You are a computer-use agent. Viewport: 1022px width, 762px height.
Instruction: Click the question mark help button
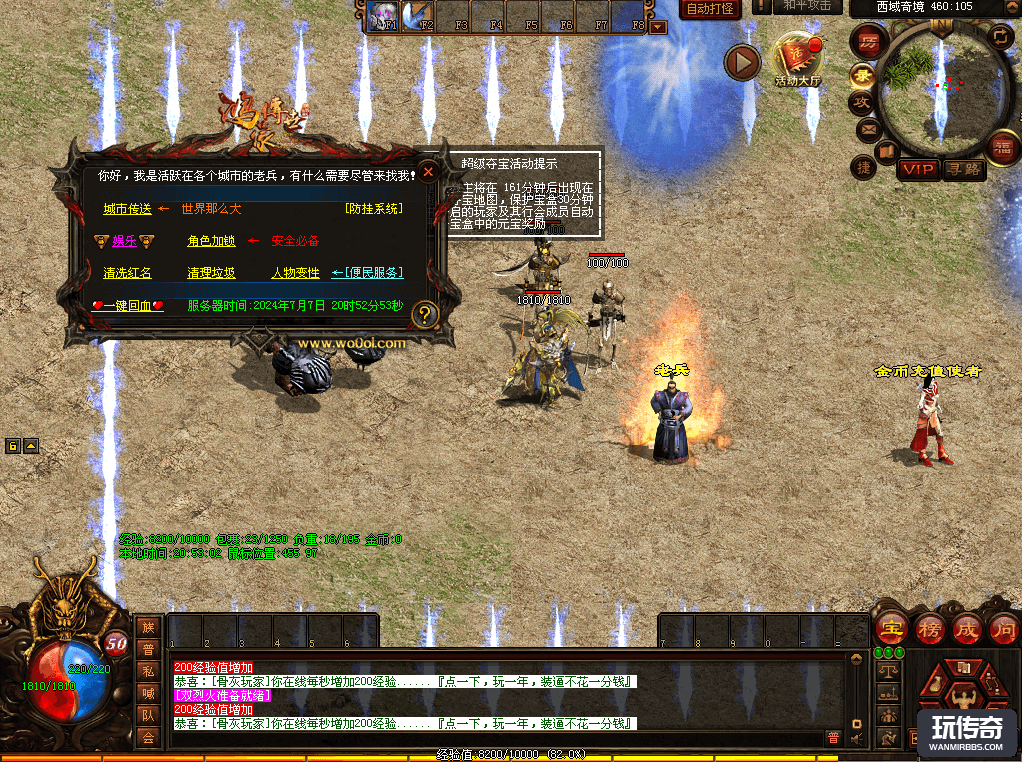pos(425,314)
